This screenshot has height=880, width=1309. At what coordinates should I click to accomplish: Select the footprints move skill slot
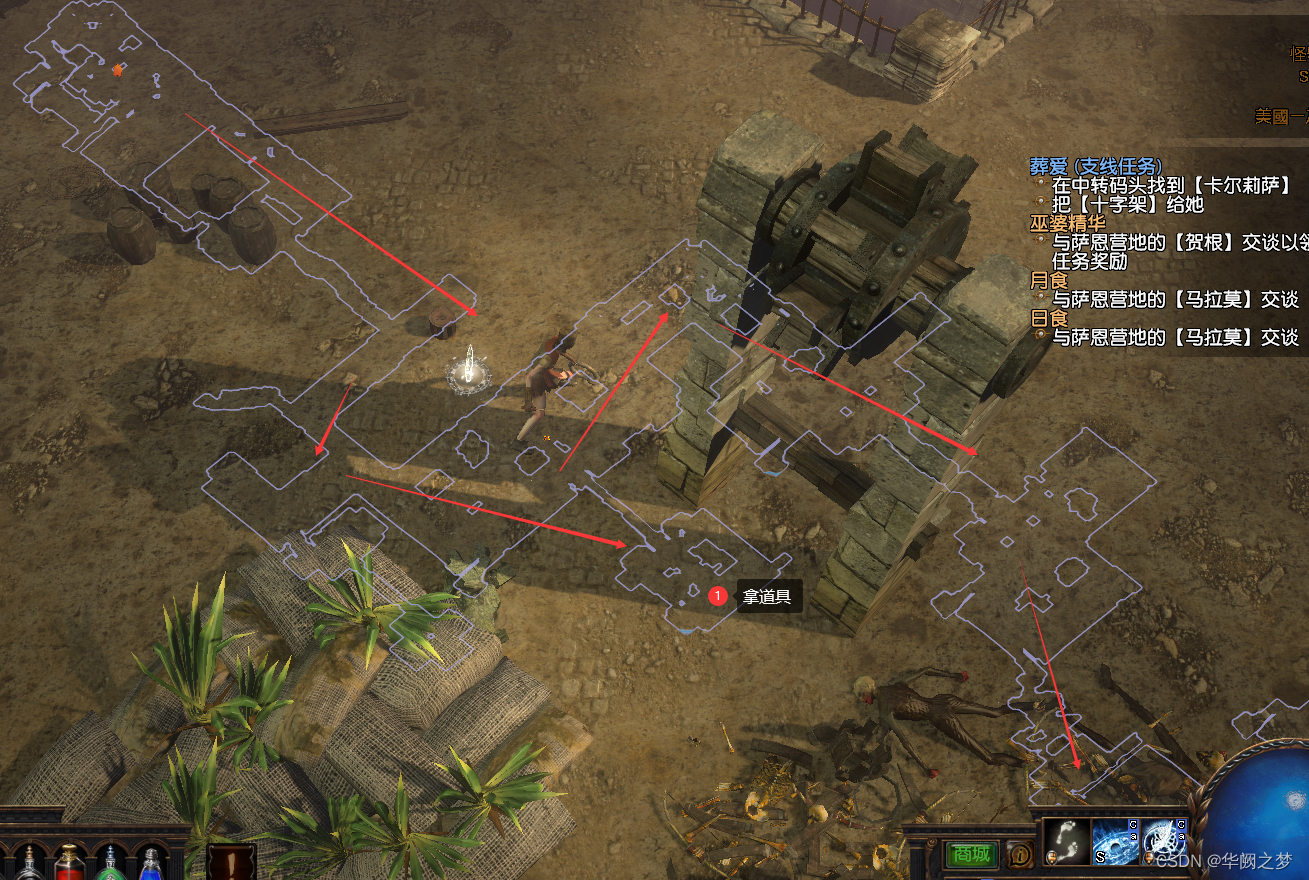pos(1066,843)
